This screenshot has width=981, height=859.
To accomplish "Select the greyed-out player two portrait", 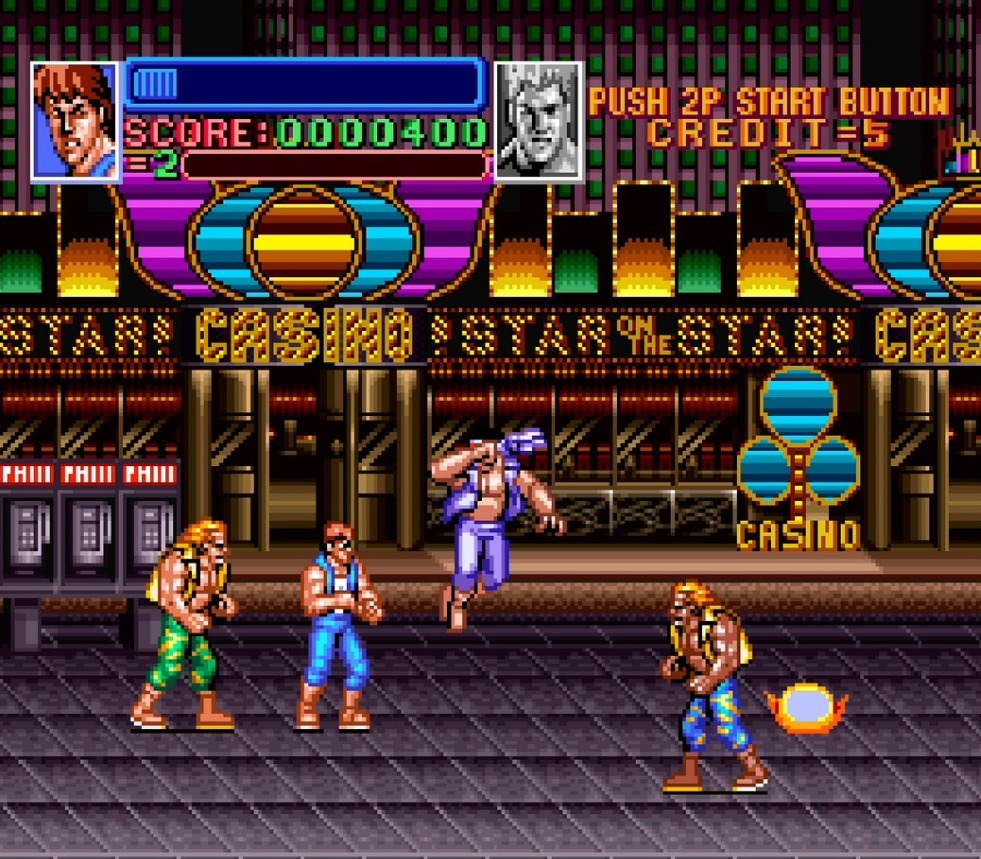I will pos(539,121).
